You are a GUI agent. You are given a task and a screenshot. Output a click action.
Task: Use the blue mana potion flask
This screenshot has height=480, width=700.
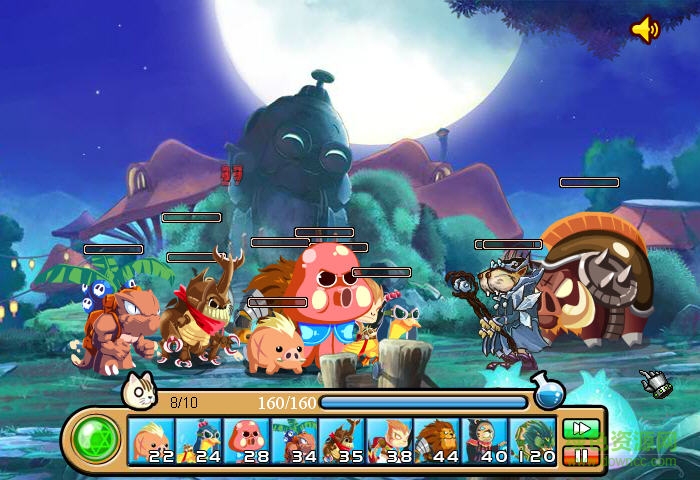click(547, 391)
